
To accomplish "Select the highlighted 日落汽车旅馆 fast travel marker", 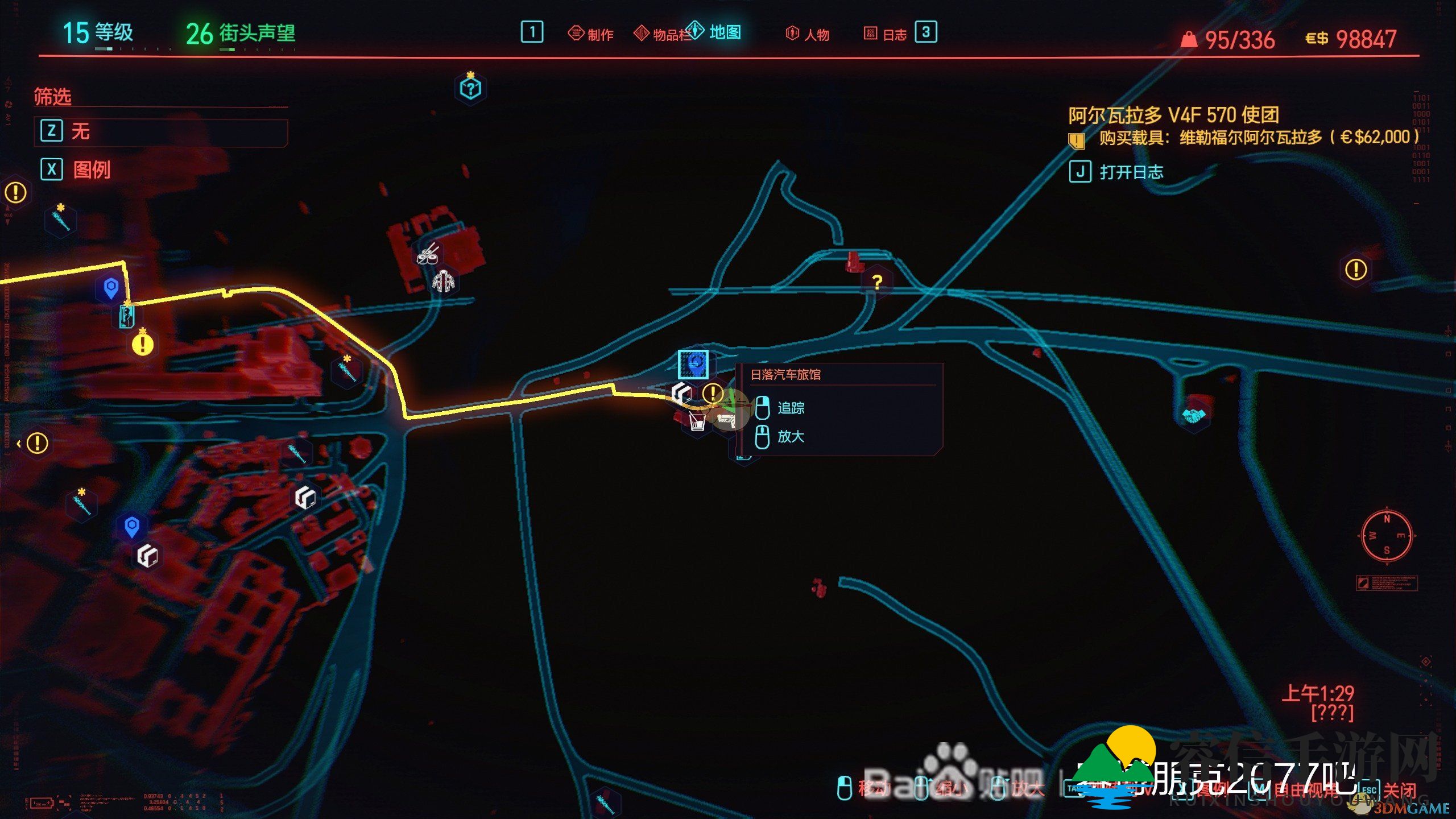I will click(693, 364).
